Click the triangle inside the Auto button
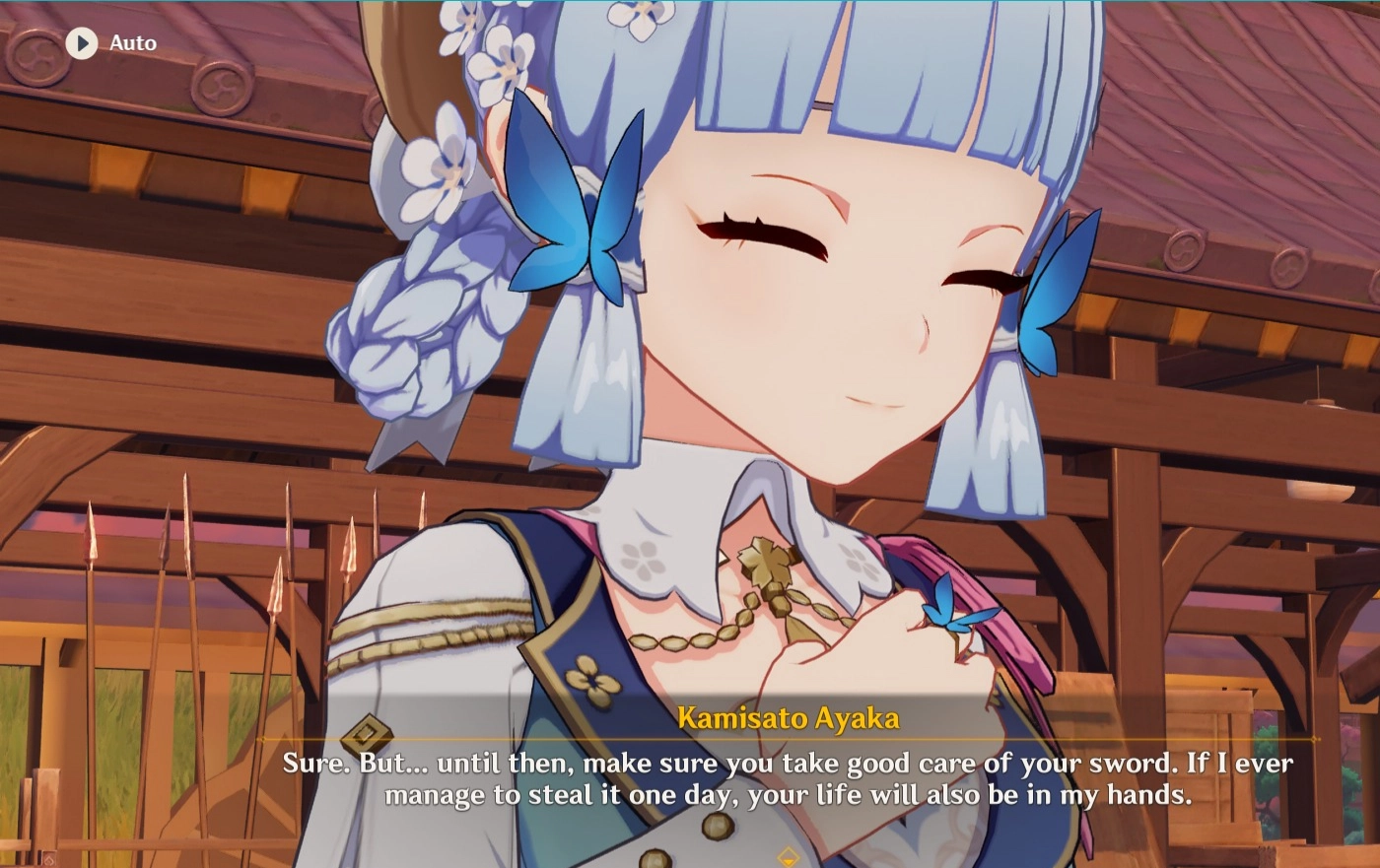 pos(82,42)
